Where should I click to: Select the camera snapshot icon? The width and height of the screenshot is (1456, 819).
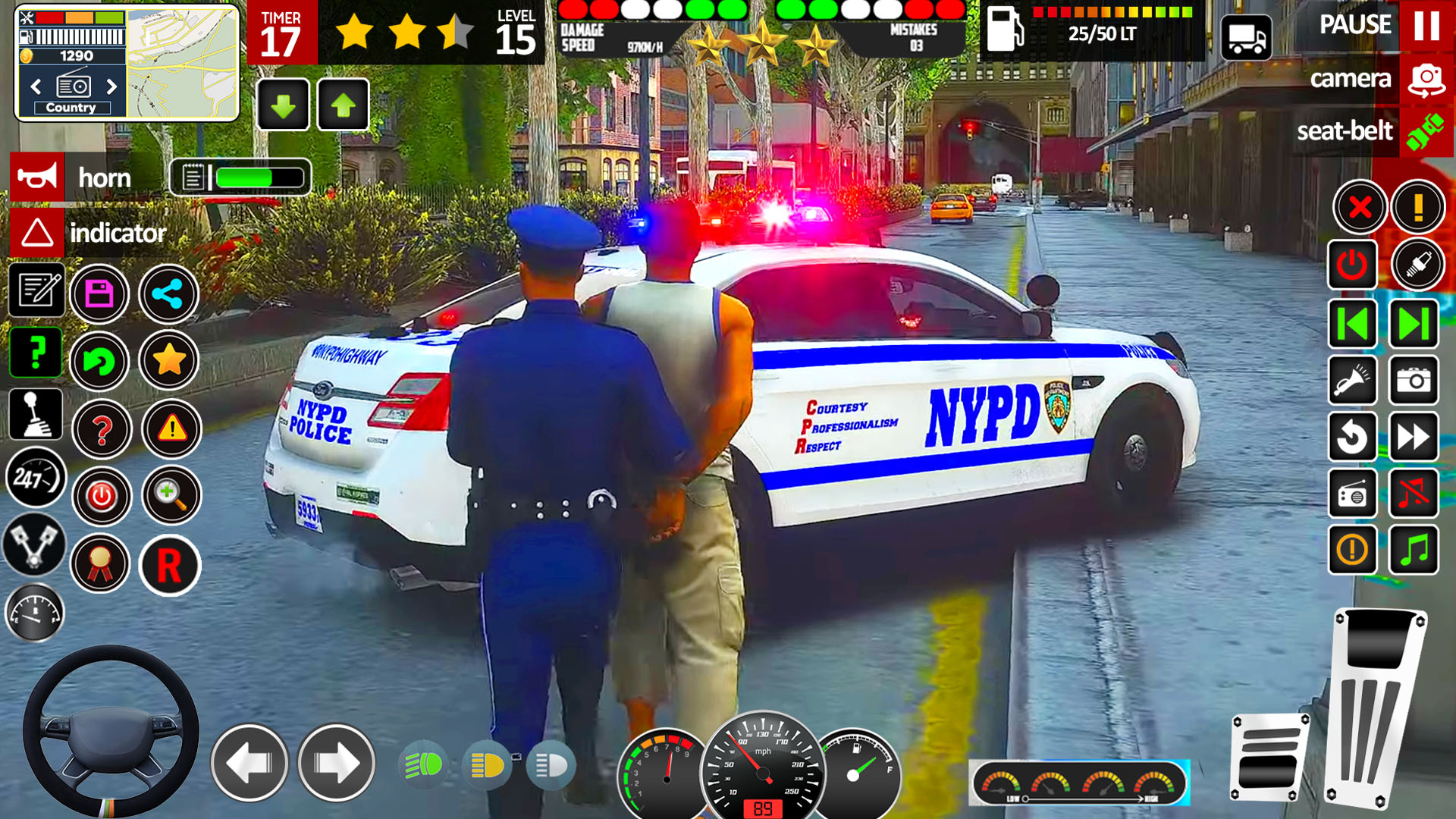click(x=1415, y=379)
